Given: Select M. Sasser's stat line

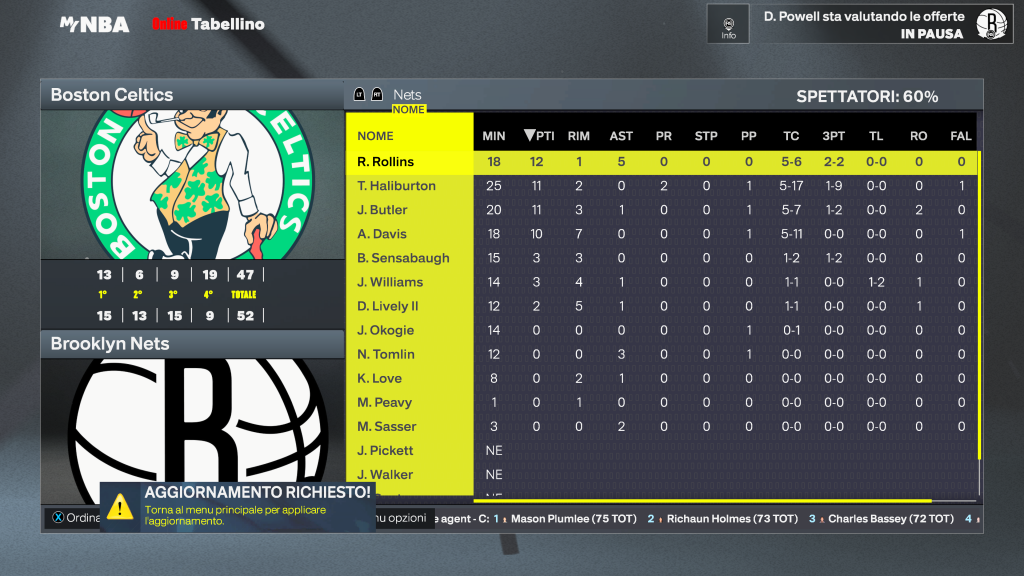Looking at the screenshot, I should 386,426.
